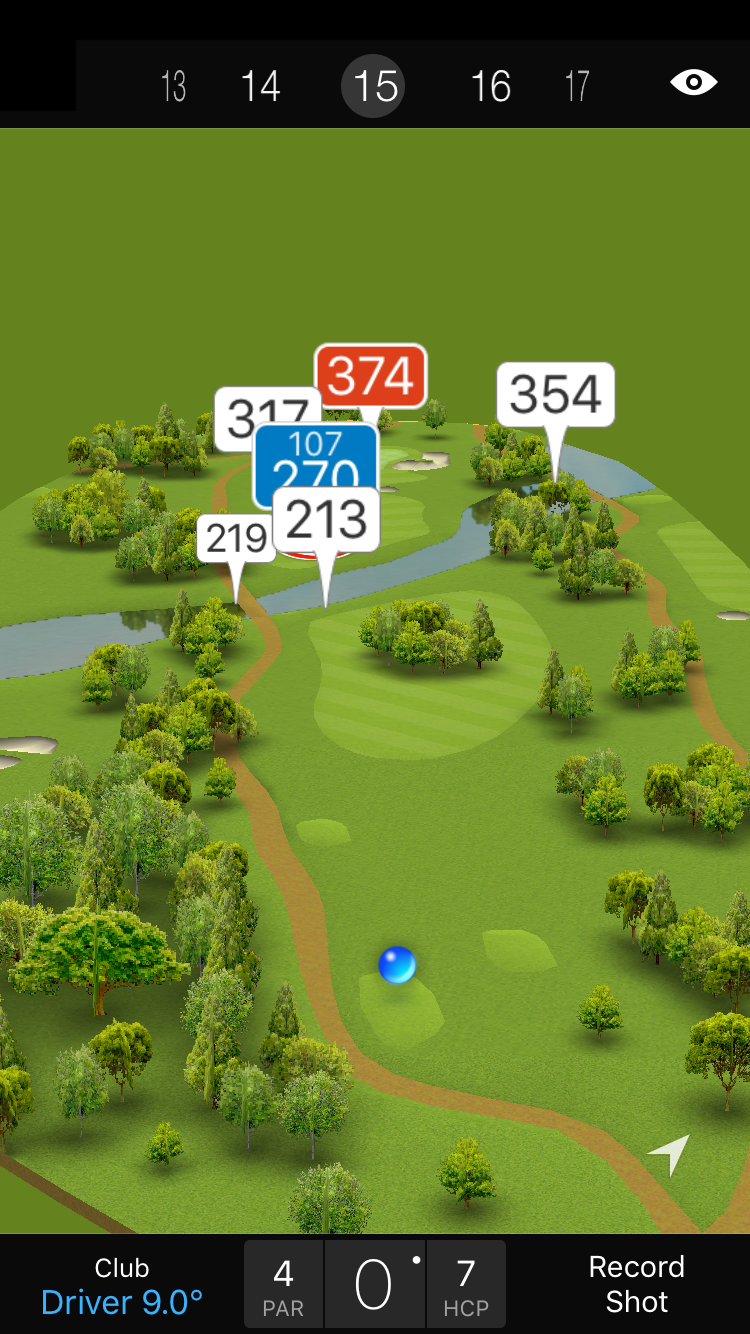The width and height of the screenshot is (750, 1334).
Task: Tap the red 374 distance marker
Action: [x=371, y=376]
